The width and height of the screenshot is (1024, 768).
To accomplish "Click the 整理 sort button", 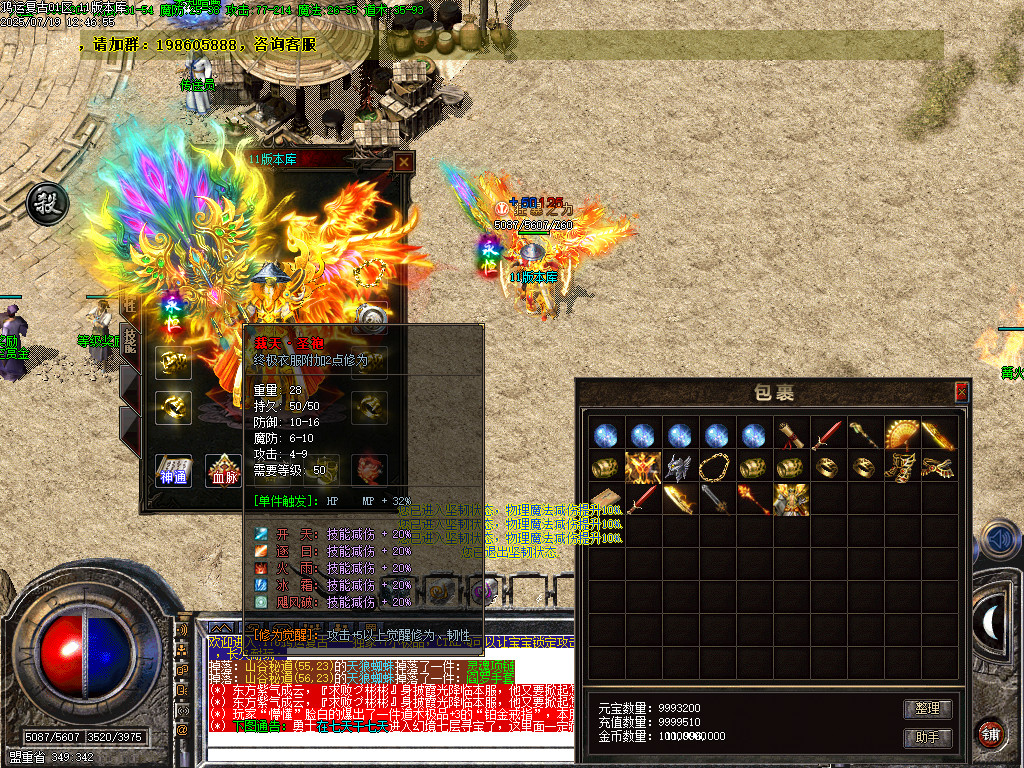I will pos(927,708).
